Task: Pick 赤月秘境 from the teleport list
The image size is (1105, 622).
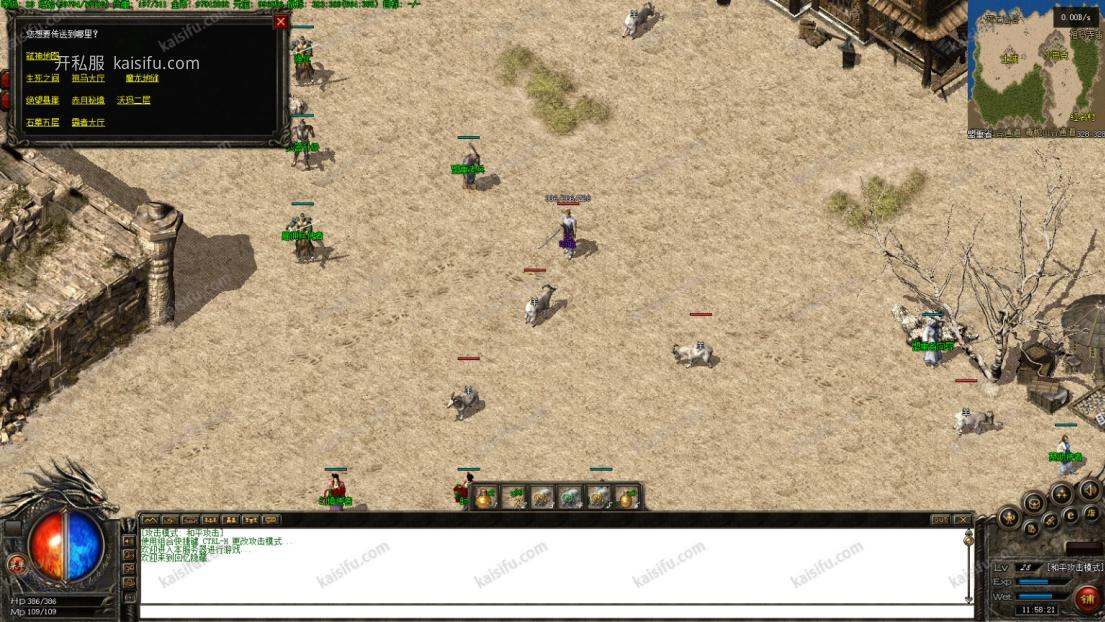Action: [x=88, y=100]
